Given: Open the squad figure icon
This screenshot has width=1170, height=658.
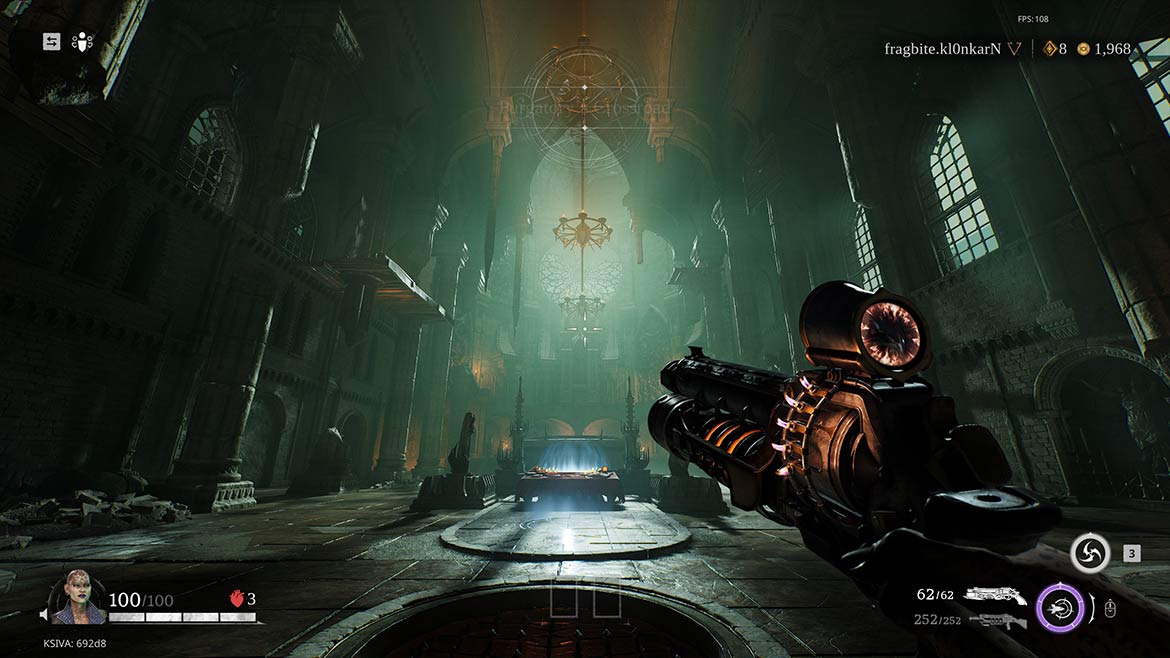Looking at the screenshot, I should (83, 42).
